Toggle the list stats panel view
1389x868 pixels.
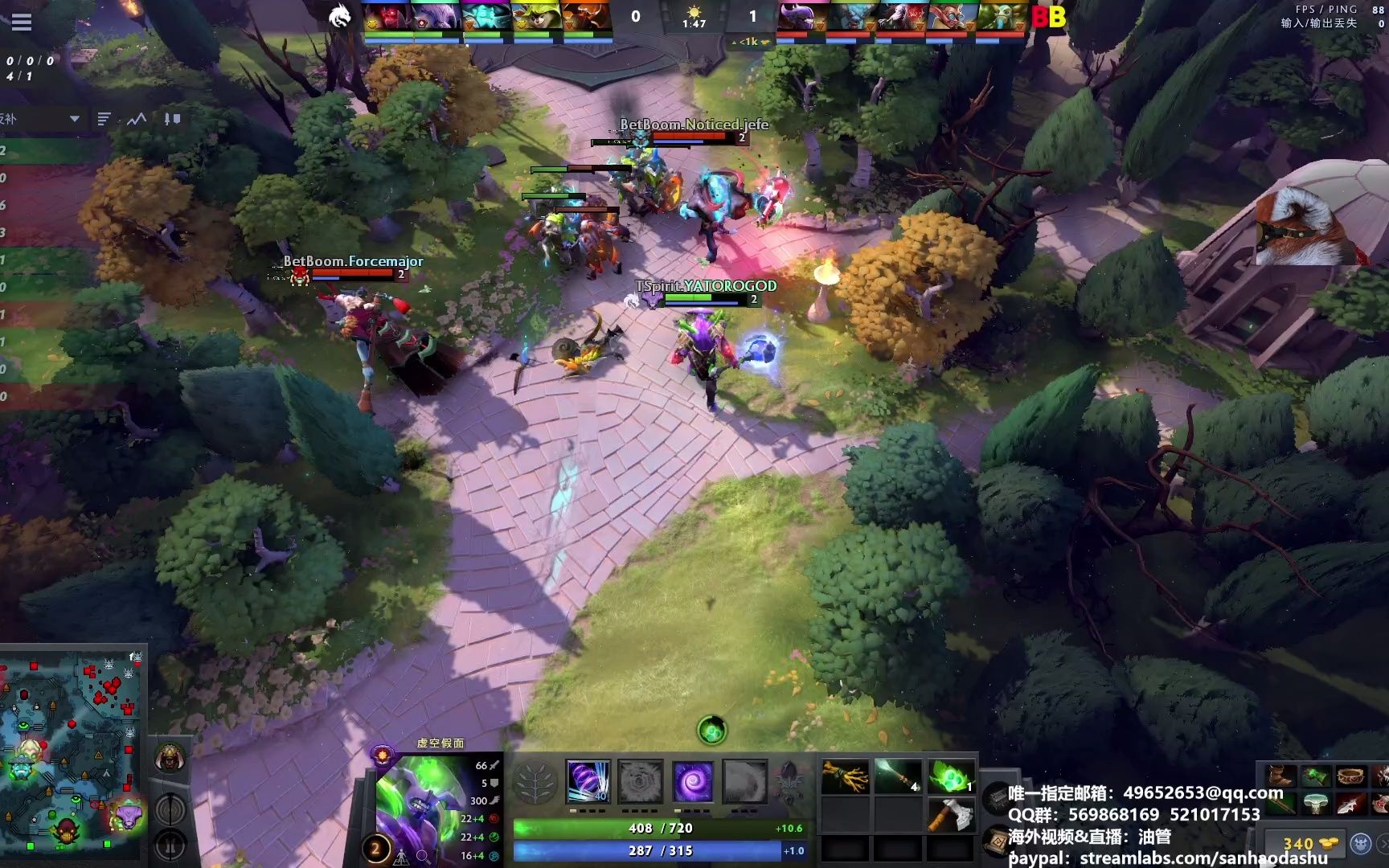(x=103, y=118)
